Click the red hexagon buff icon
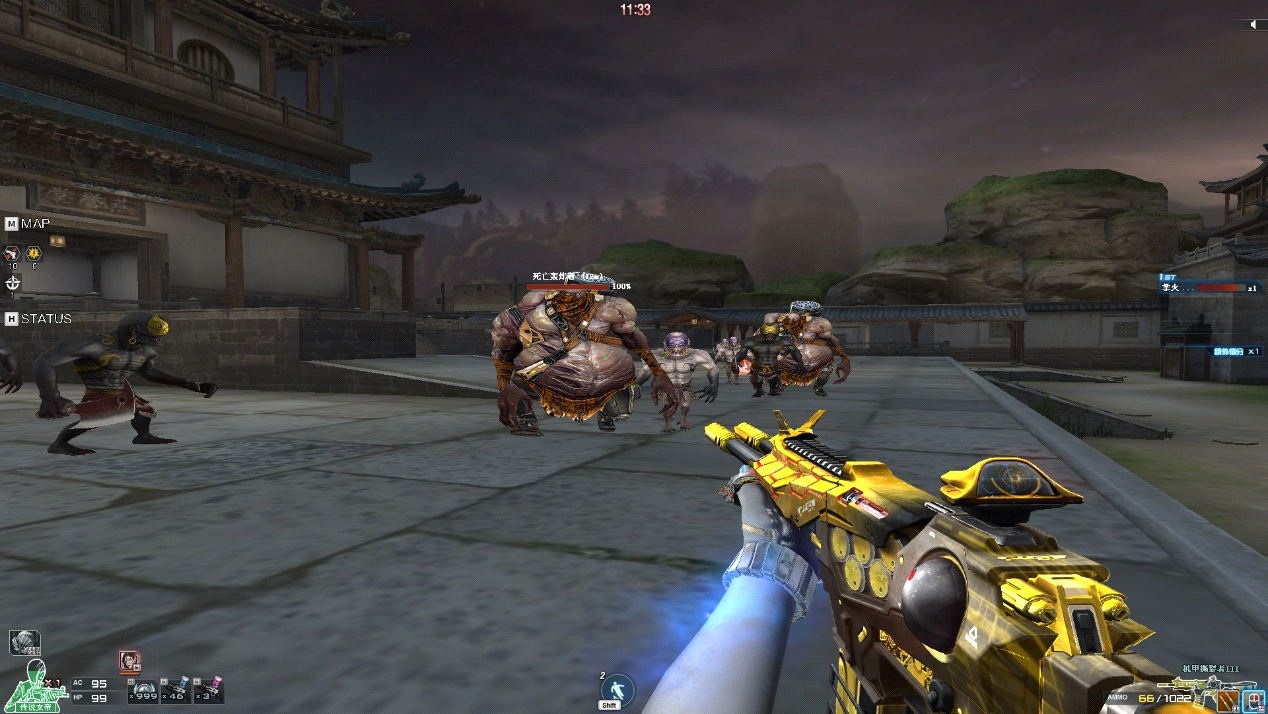 click(12, 254)
